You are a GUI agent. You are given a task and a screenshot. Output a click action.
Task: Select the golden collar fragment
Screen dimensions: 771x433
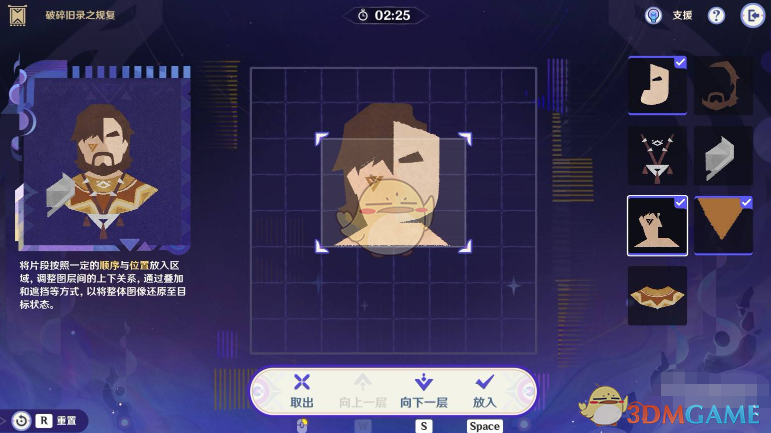click(657, 295)
